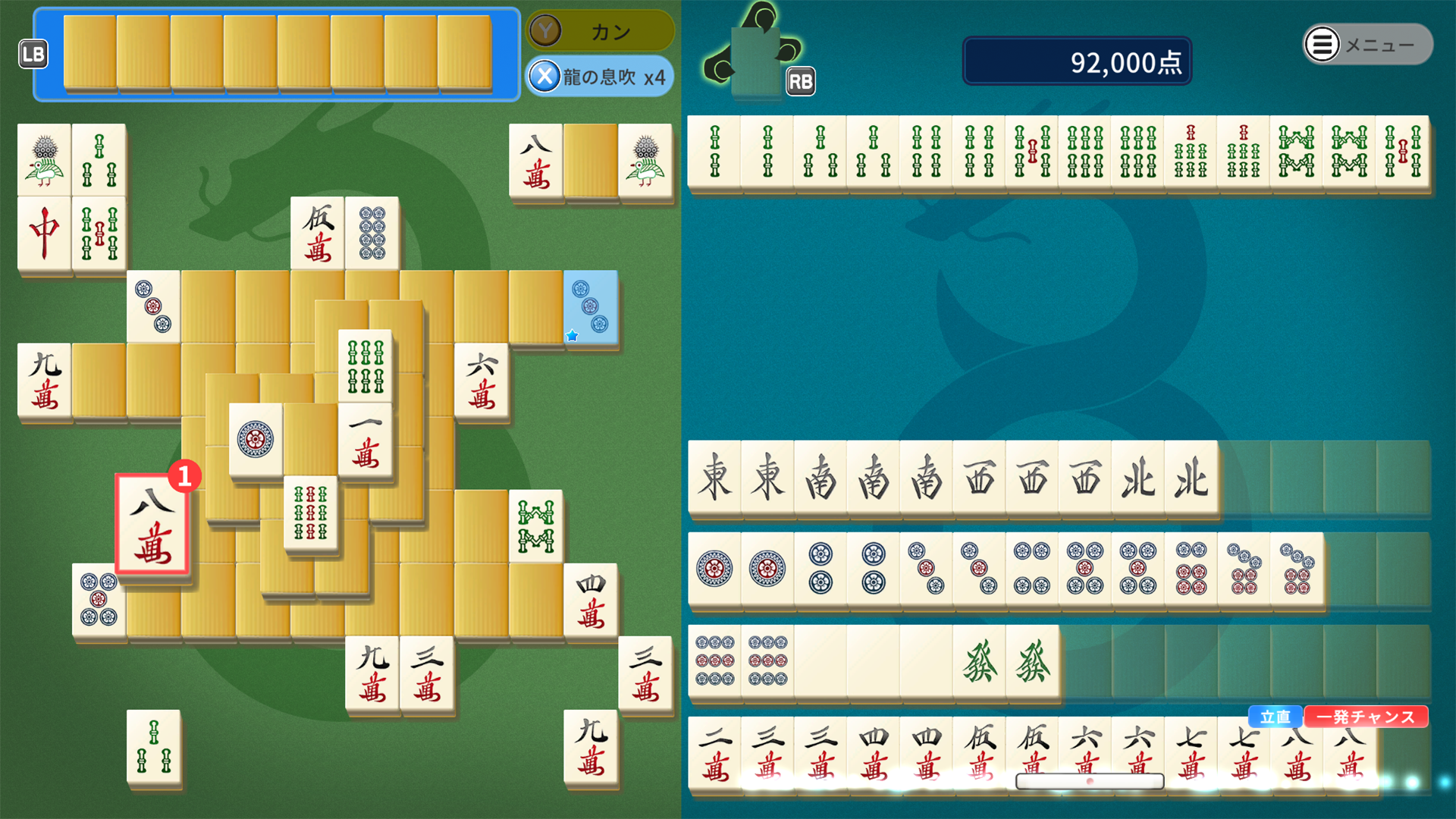Choose the 伍萬 tile in the left layout
This screenshot has height=819, width=1456.
pyautogui.click(x=318, y=234)
